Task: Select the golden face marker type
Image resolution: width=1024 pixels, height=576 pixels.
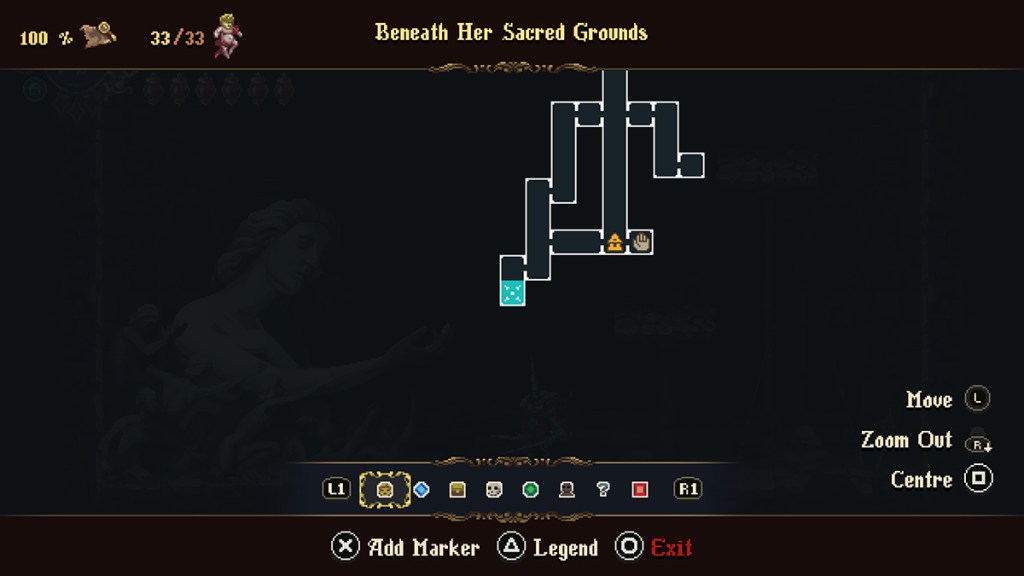Action: pyautogui.click(x=385, y=489)
